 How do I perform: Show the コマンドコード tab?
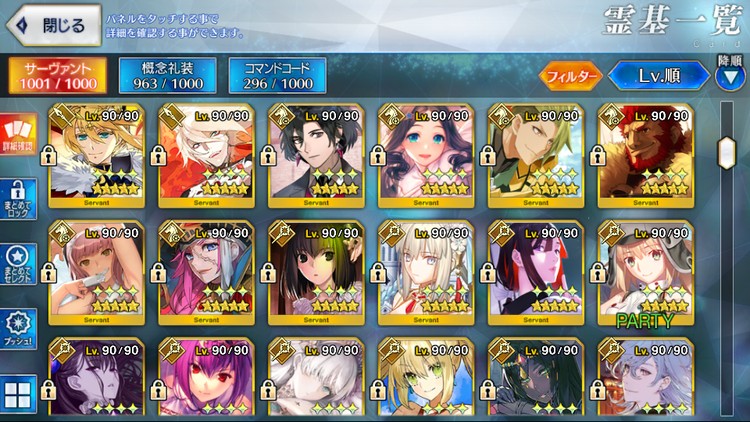[x=277, y=76]
